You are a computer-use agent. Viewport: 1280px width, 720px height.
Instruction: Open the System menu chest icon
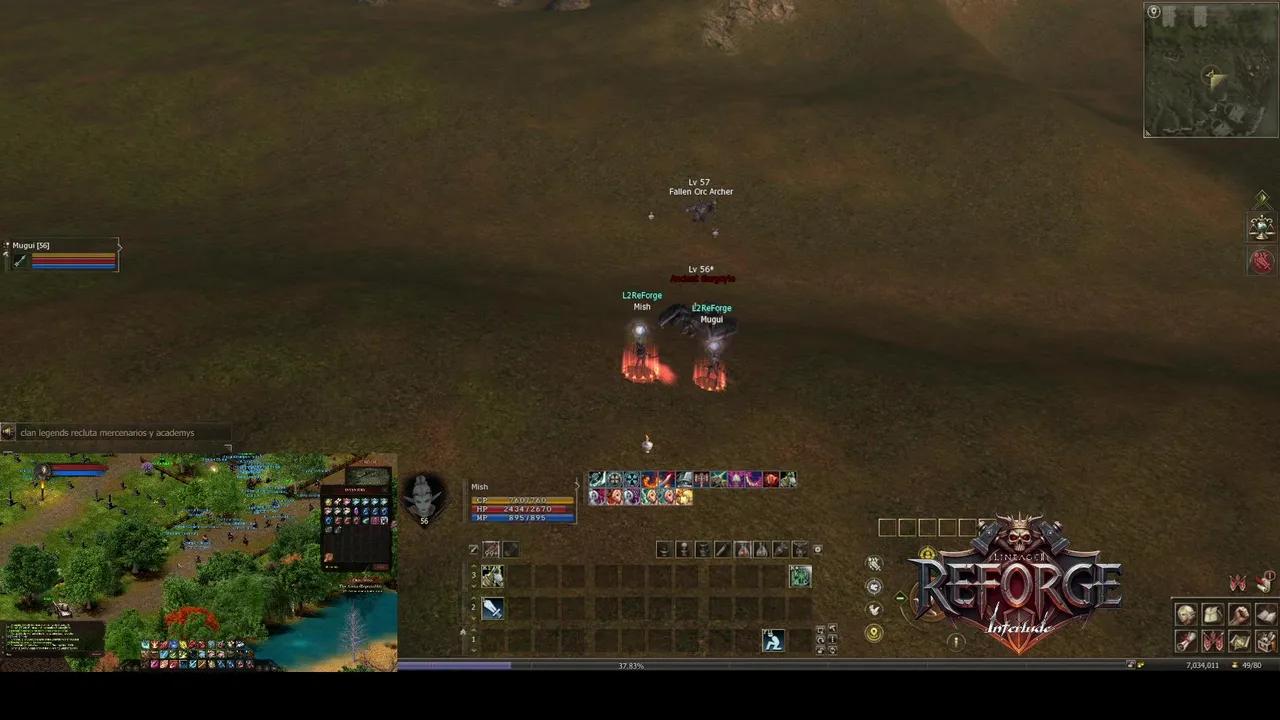pyautogui.click(x=1265, y=641)
